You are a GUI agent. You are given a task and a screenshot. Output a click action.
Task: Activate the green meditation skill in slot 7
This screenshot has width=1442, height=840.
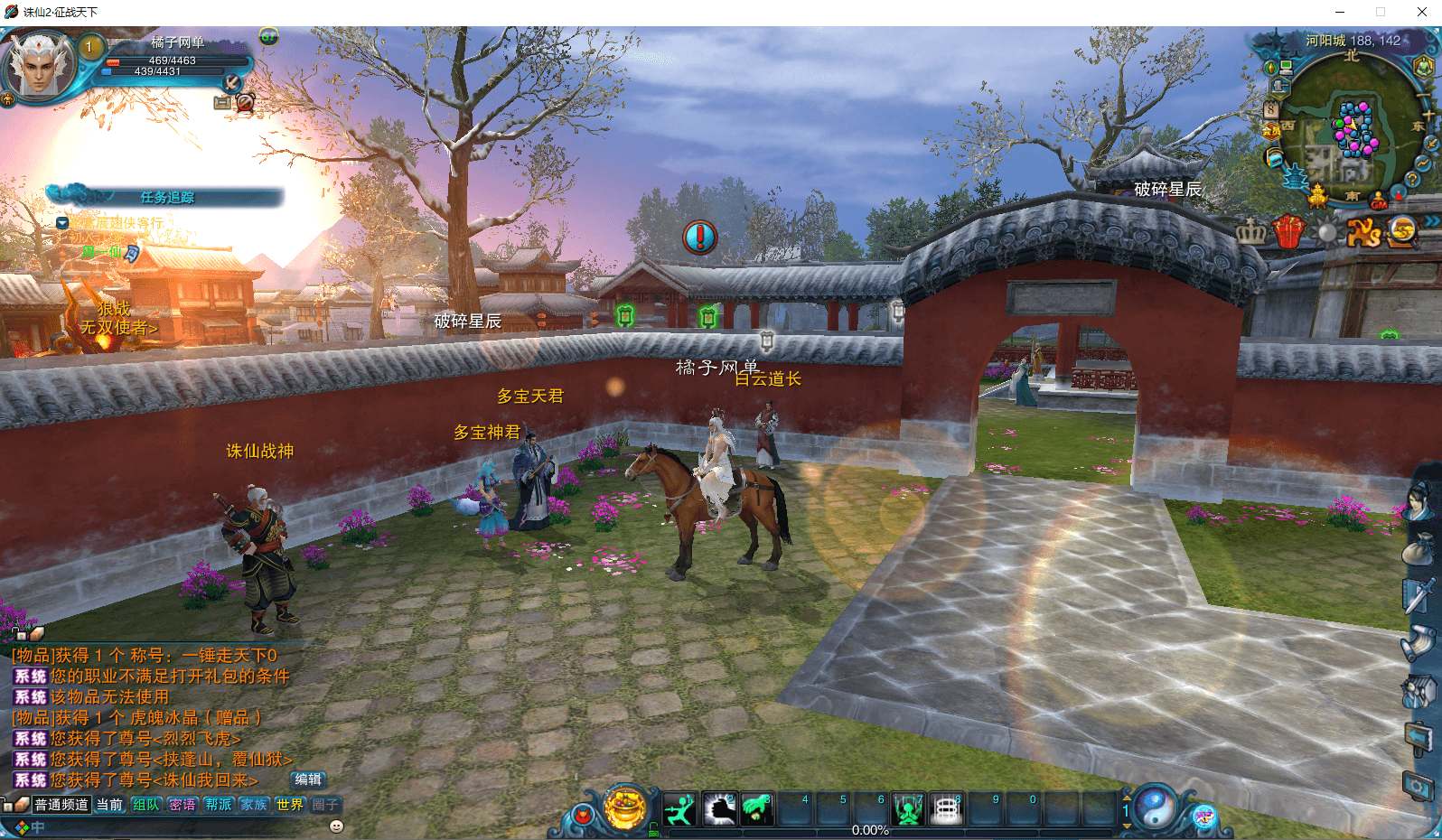[x=908, y=809]
